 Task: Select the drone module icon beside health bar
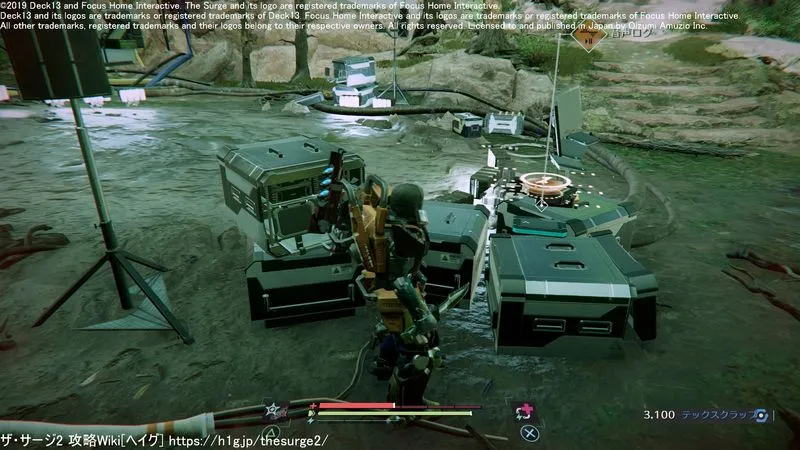[x=272, y=410]
